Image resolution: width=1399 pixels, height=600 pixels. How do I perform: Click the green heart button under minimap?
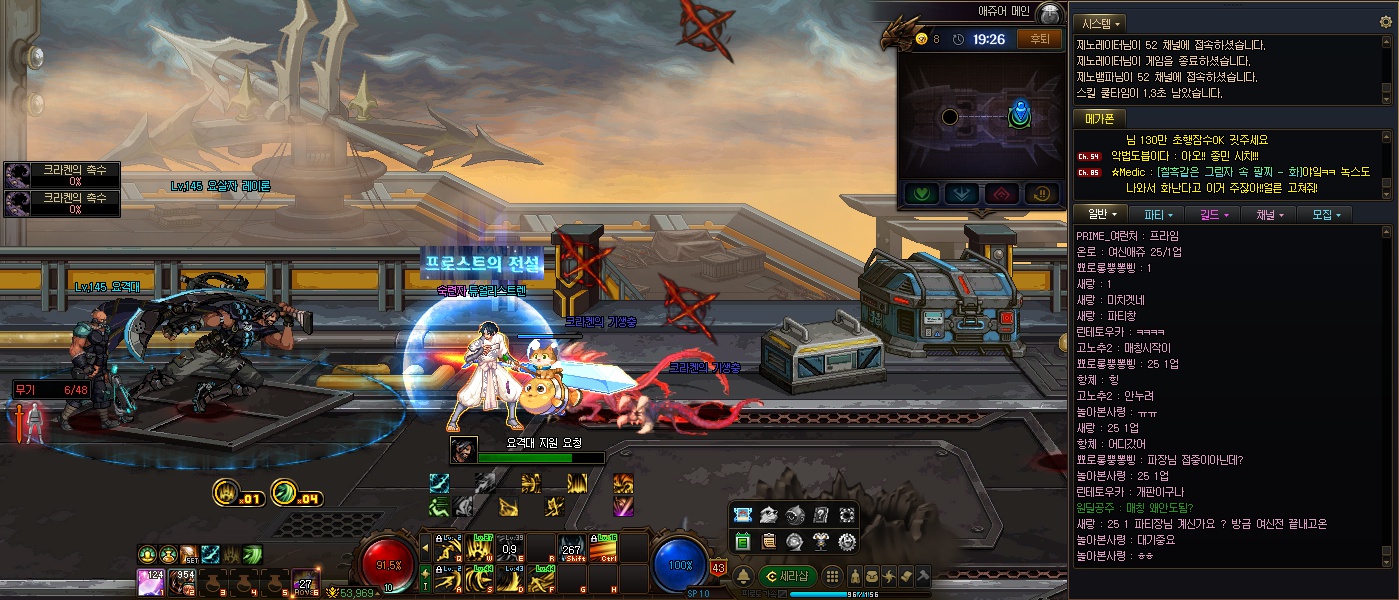920,192
